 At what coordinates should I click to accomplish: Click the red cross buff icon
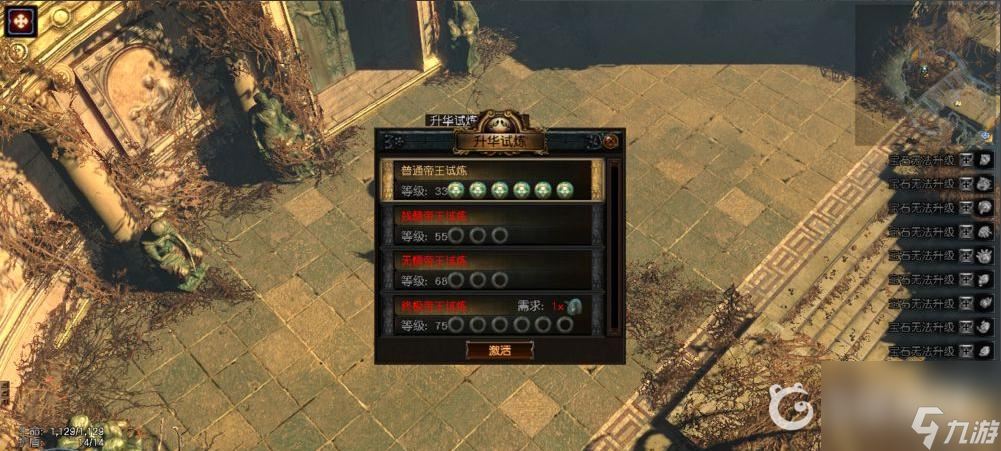click(22, 20)
